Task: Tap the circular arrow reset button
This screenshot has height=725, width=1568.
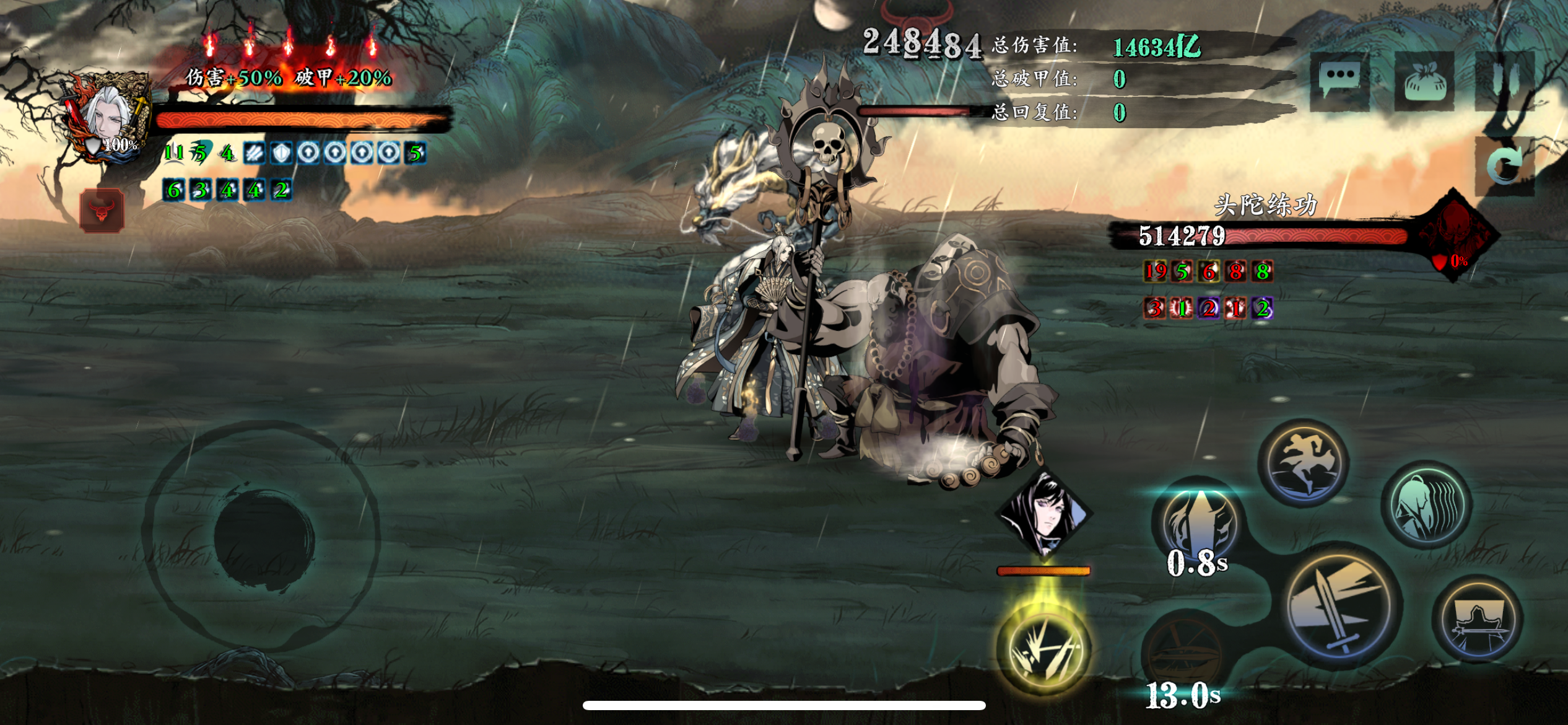Action: (x=1505, y=166)
